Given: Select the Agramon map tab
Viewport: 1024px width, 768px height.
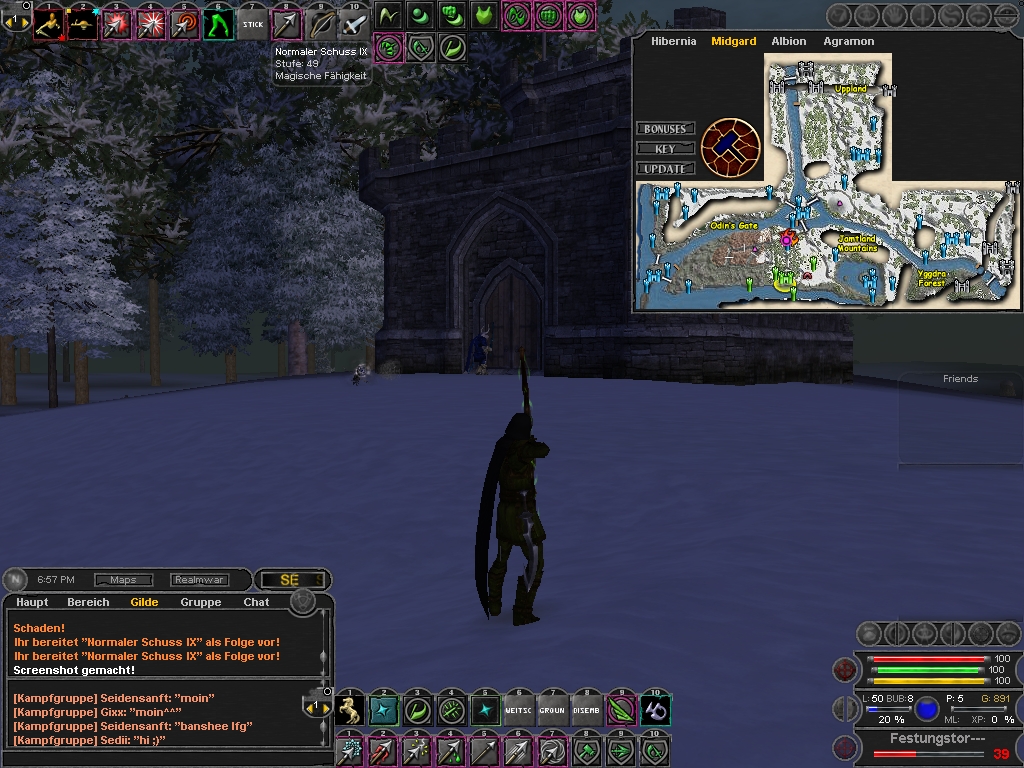Looking at the screenshot, I should click(848, 42).
